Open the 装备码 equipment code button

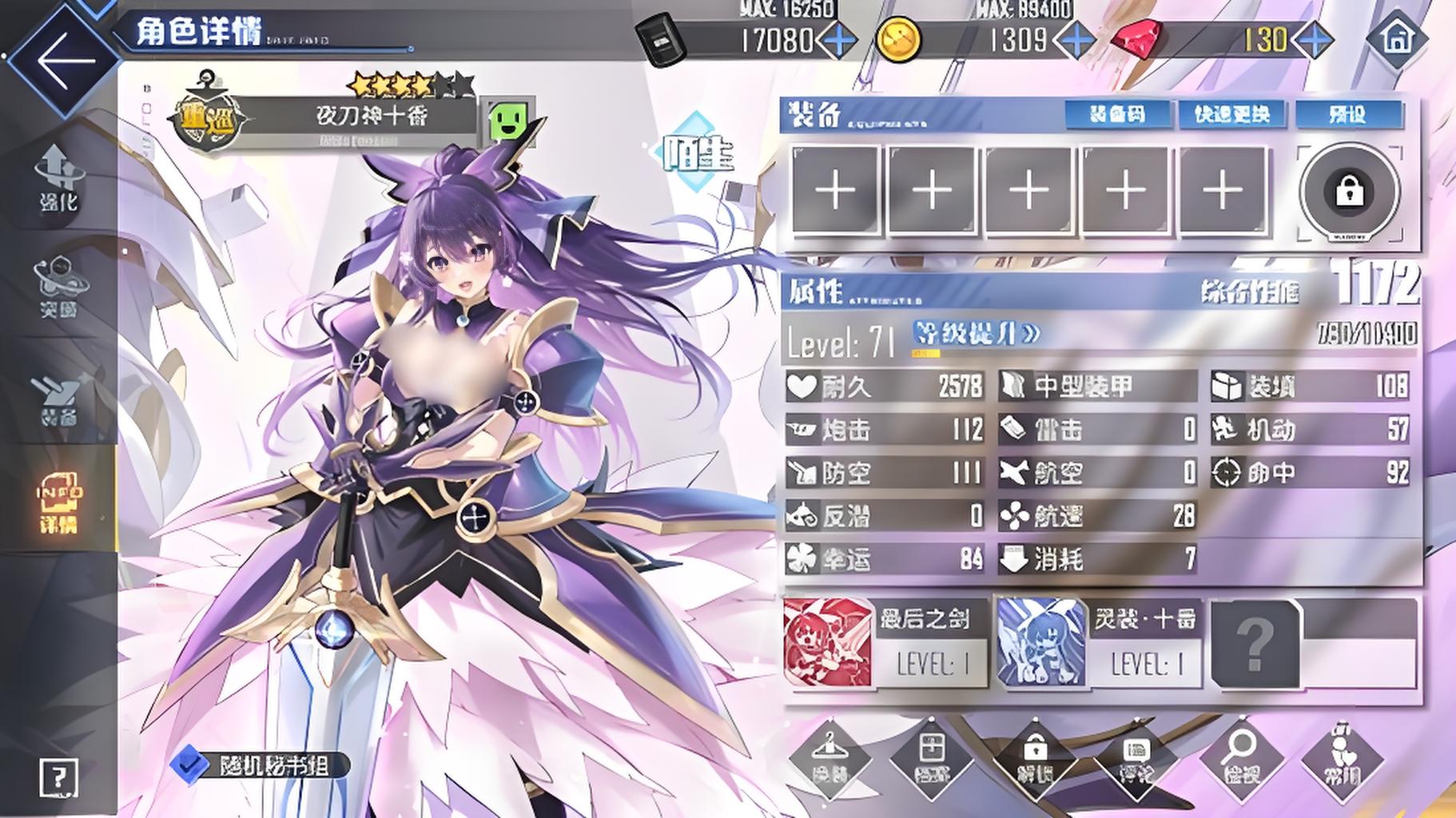(1117, 114)
